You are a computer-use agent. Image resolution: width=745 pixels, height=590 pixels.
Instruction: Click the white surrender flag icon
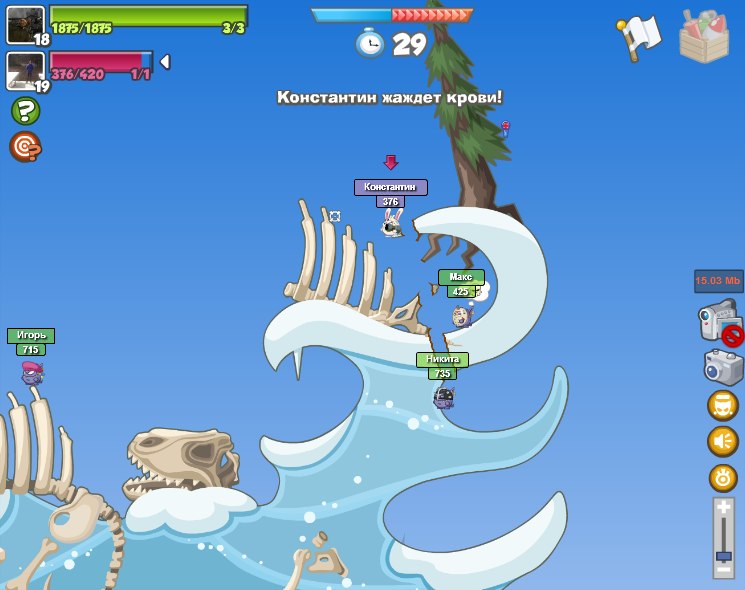pyautogui.click(x=640, y=36)
